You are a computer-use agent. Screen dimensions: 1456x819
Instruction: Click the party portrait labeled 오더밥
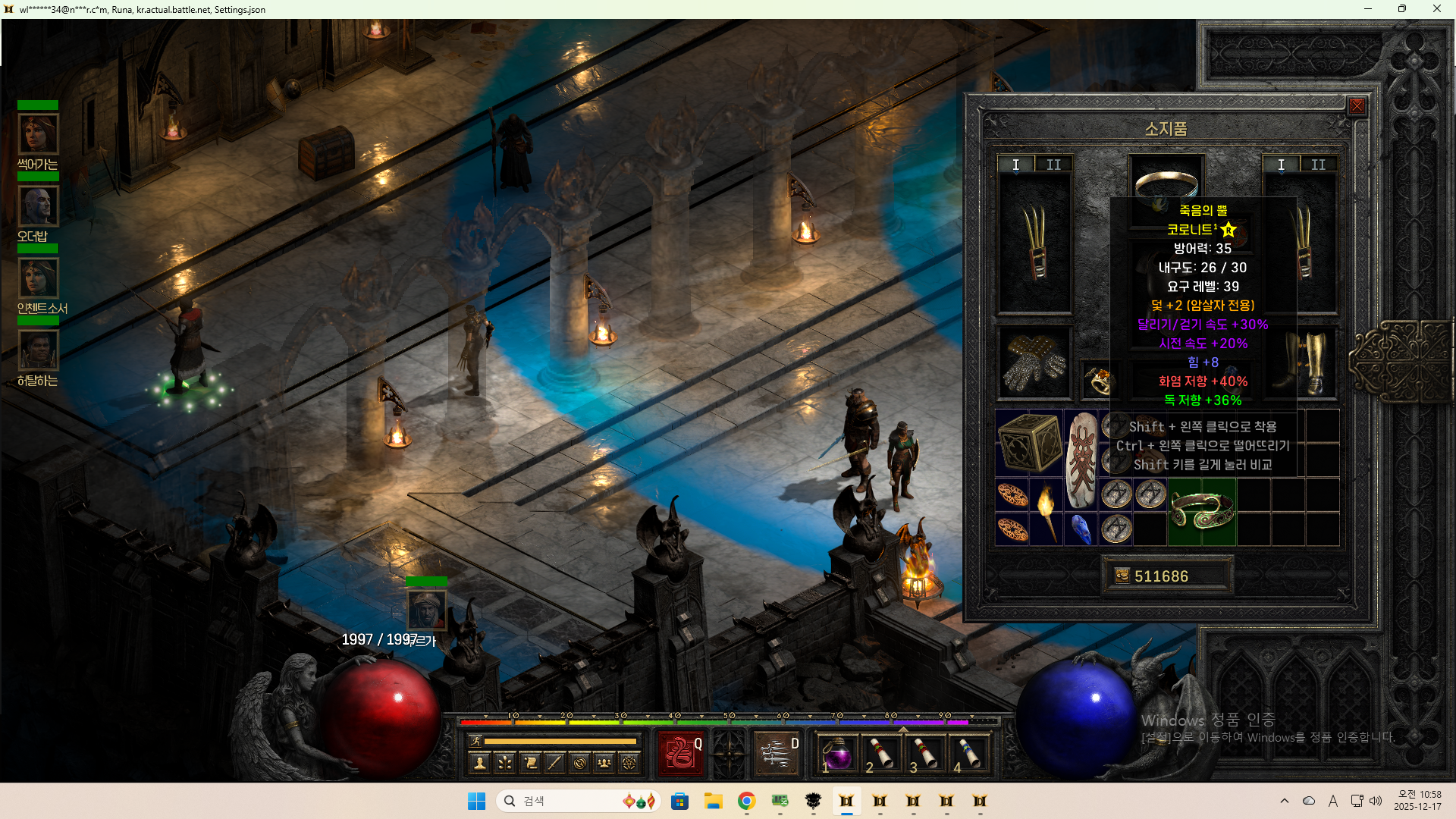[38, 206]
